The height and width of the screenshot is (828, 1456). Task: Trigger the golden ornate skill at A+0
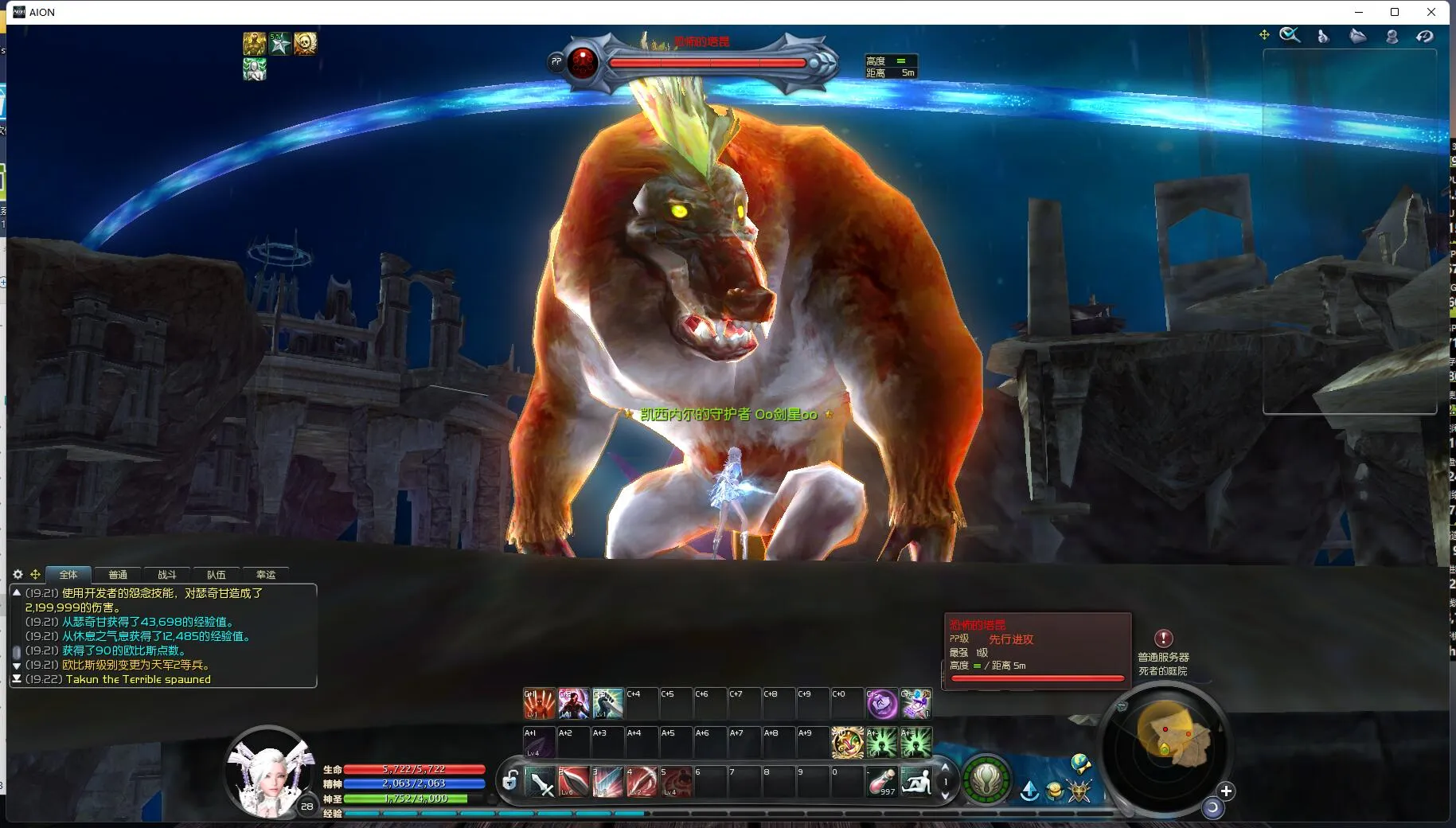[x=847, y=742]
